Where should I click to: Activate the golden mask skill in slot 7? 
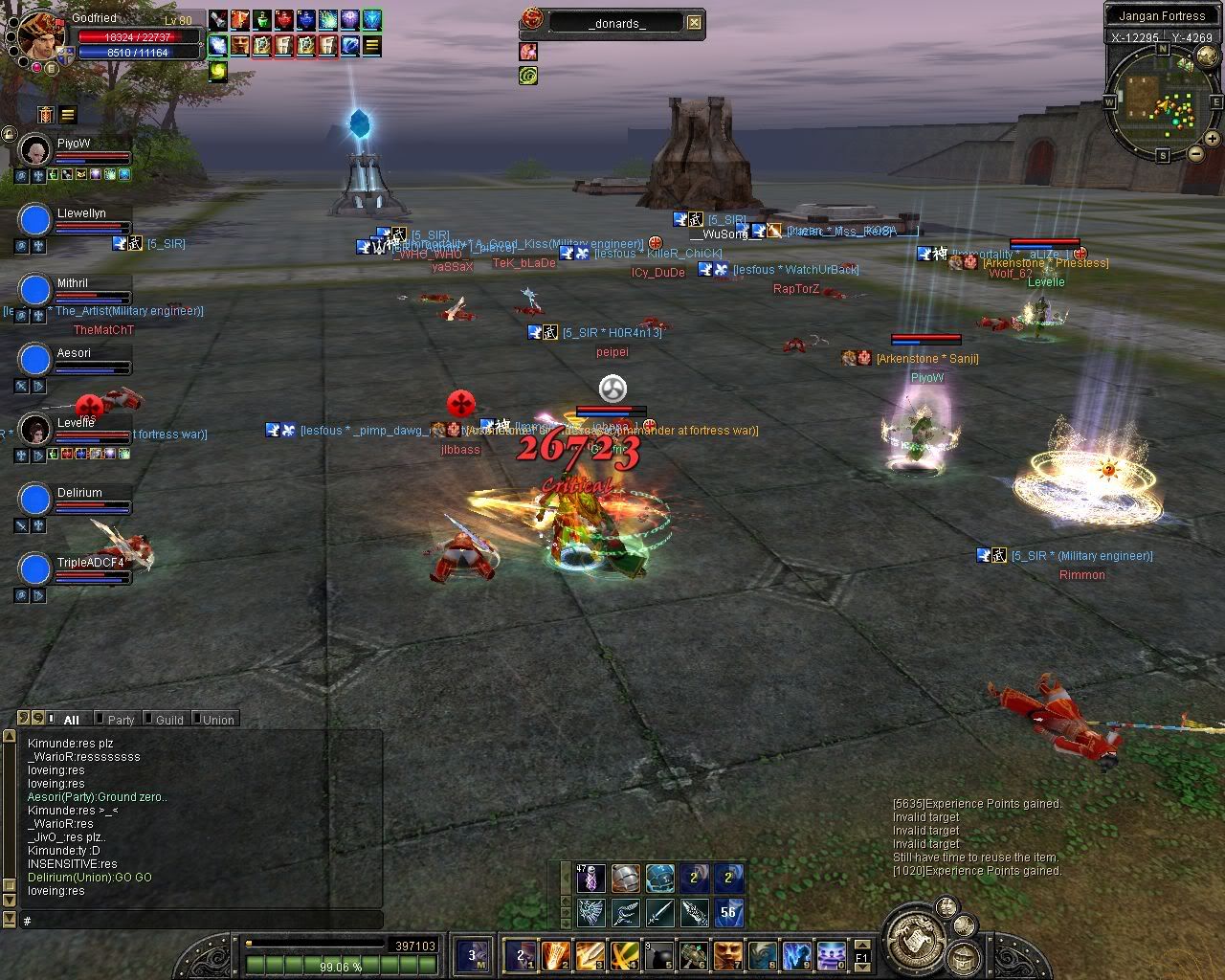(728, 954)
